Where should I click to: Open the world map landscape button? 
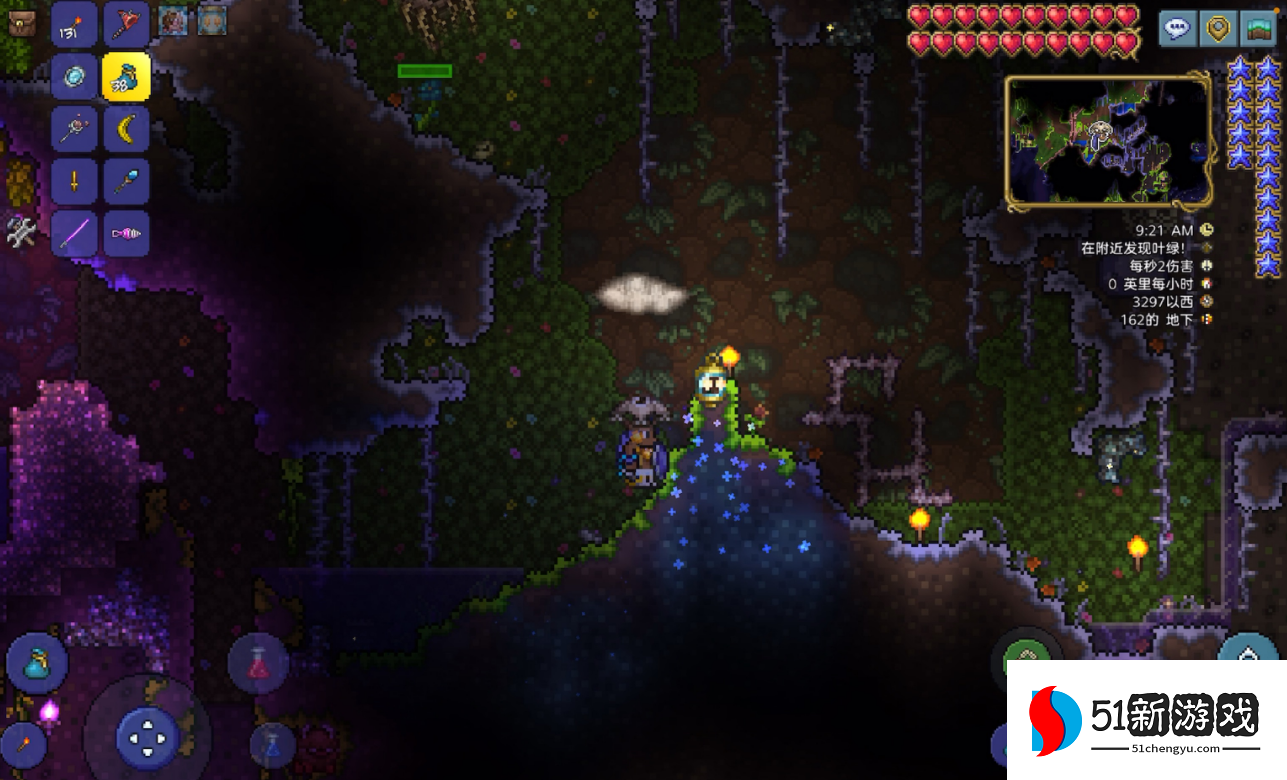tap(1258, 28)
